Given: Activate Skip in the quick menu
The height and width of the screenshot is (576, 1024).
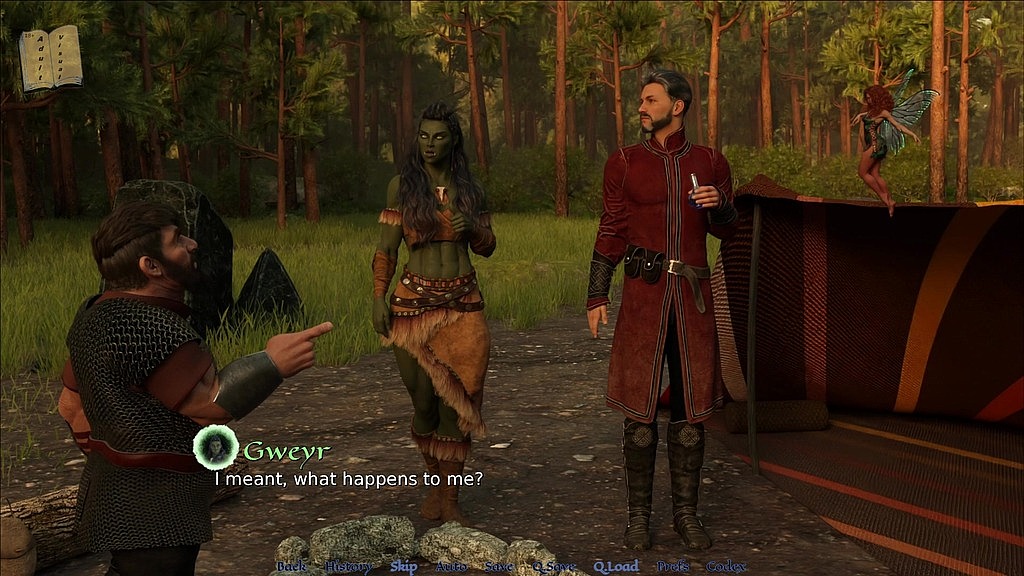Looking at the screenshot, I should pos(404,566).
